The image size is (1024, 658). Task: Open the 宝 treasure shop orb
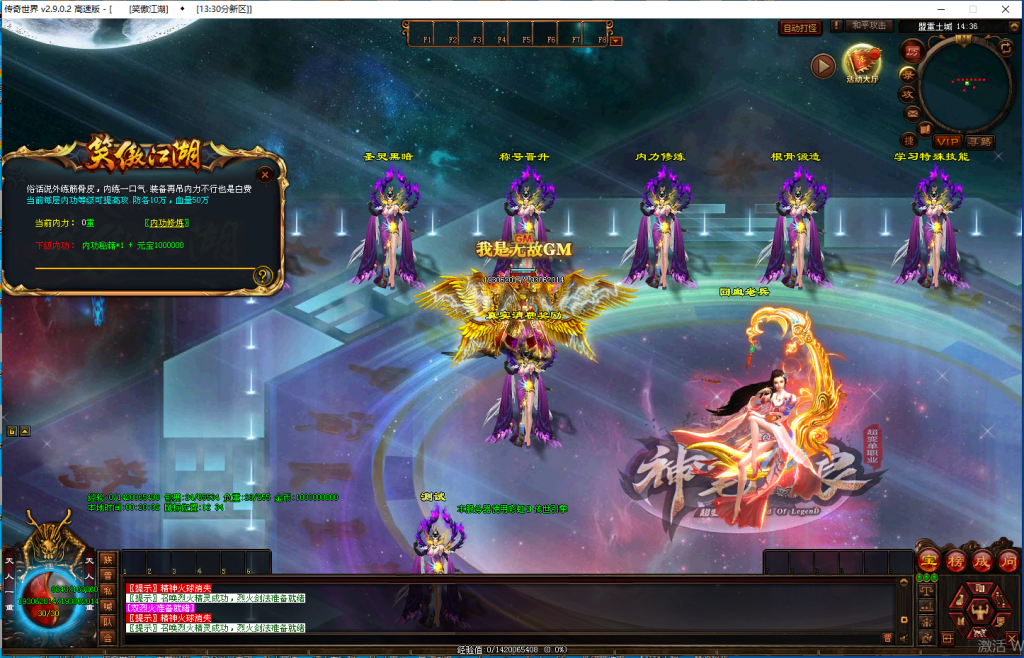(928, 561)
